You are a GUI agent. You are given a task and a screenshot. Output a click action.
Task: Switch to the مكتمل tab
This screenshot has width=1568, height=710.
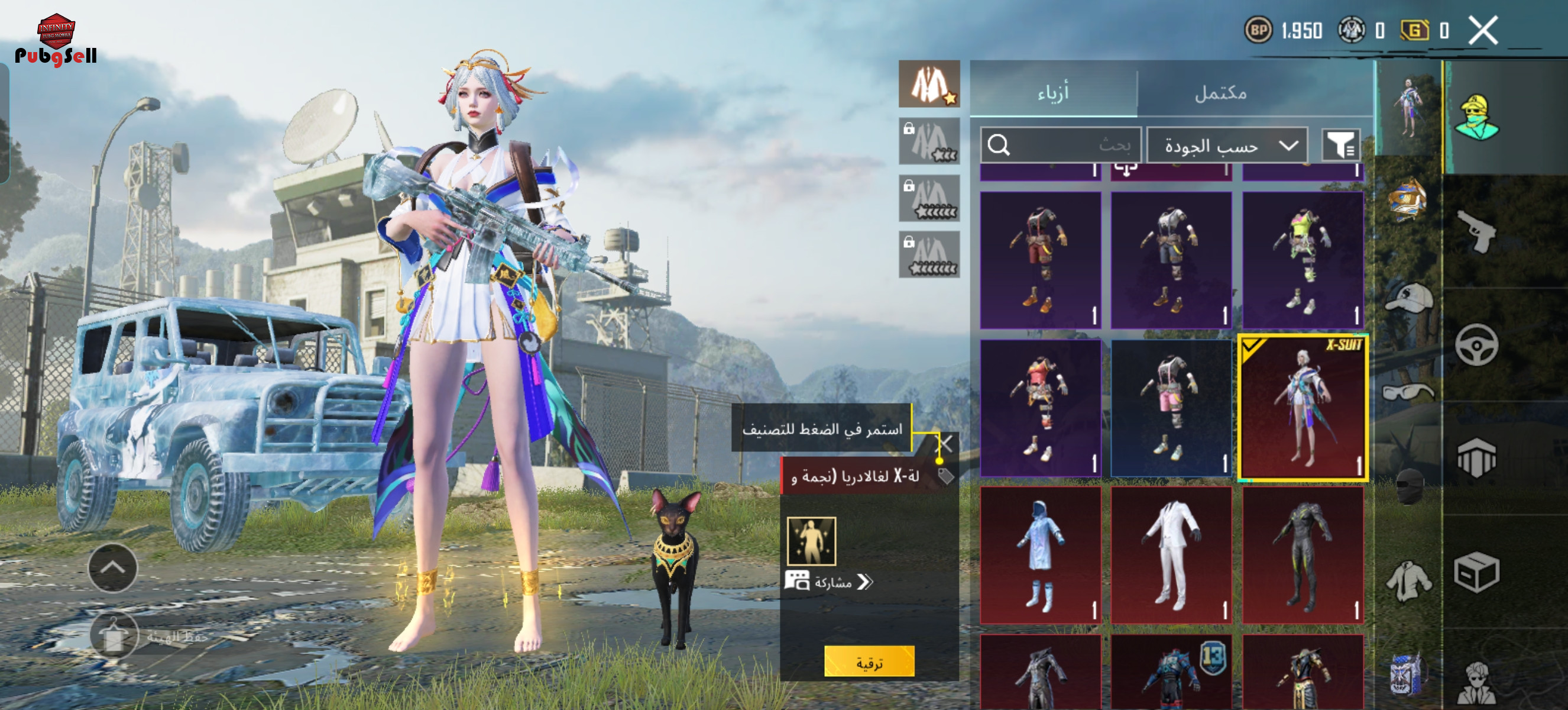pos(1220,92)
